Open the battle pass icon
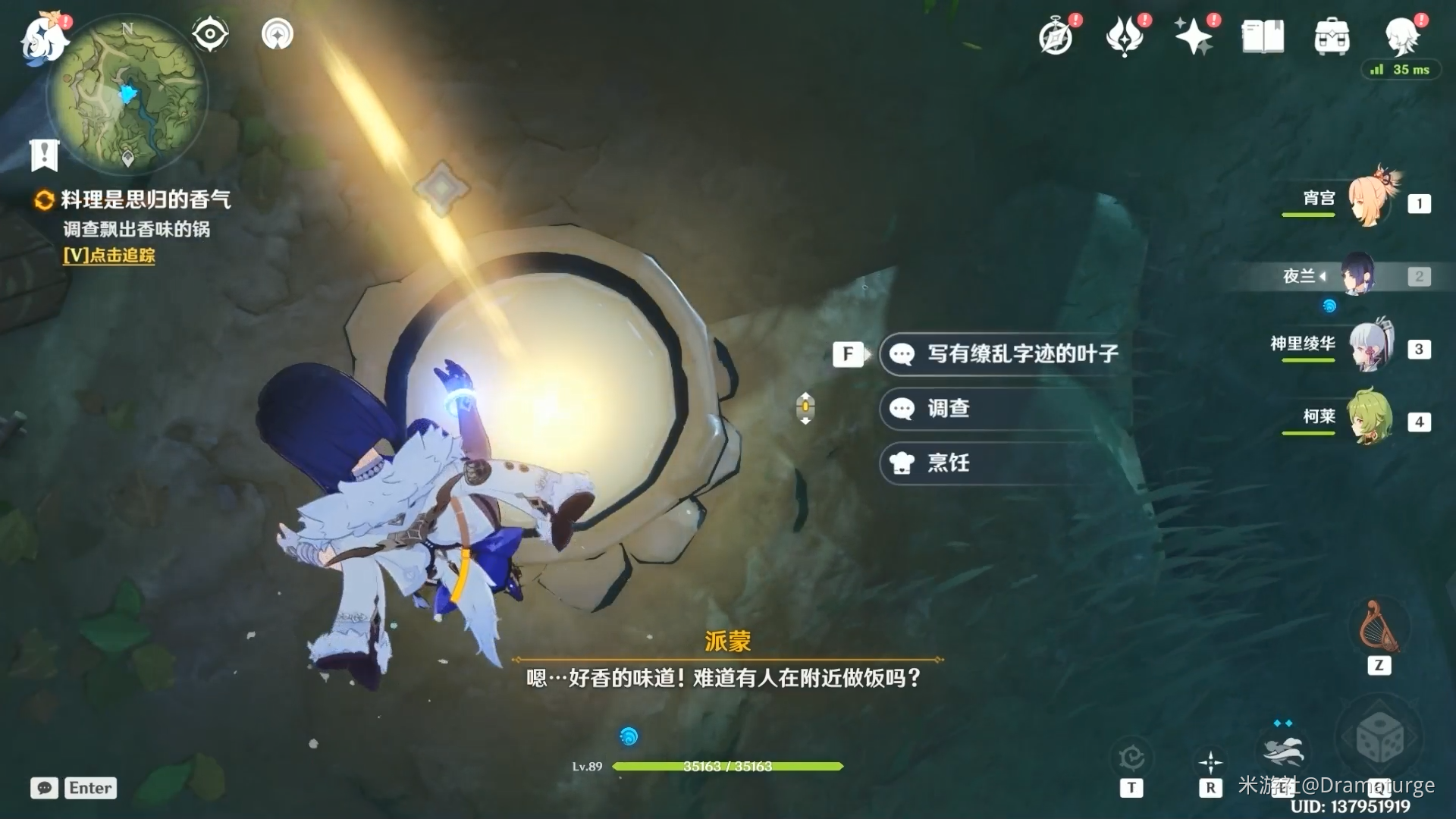 (1125, 36)
